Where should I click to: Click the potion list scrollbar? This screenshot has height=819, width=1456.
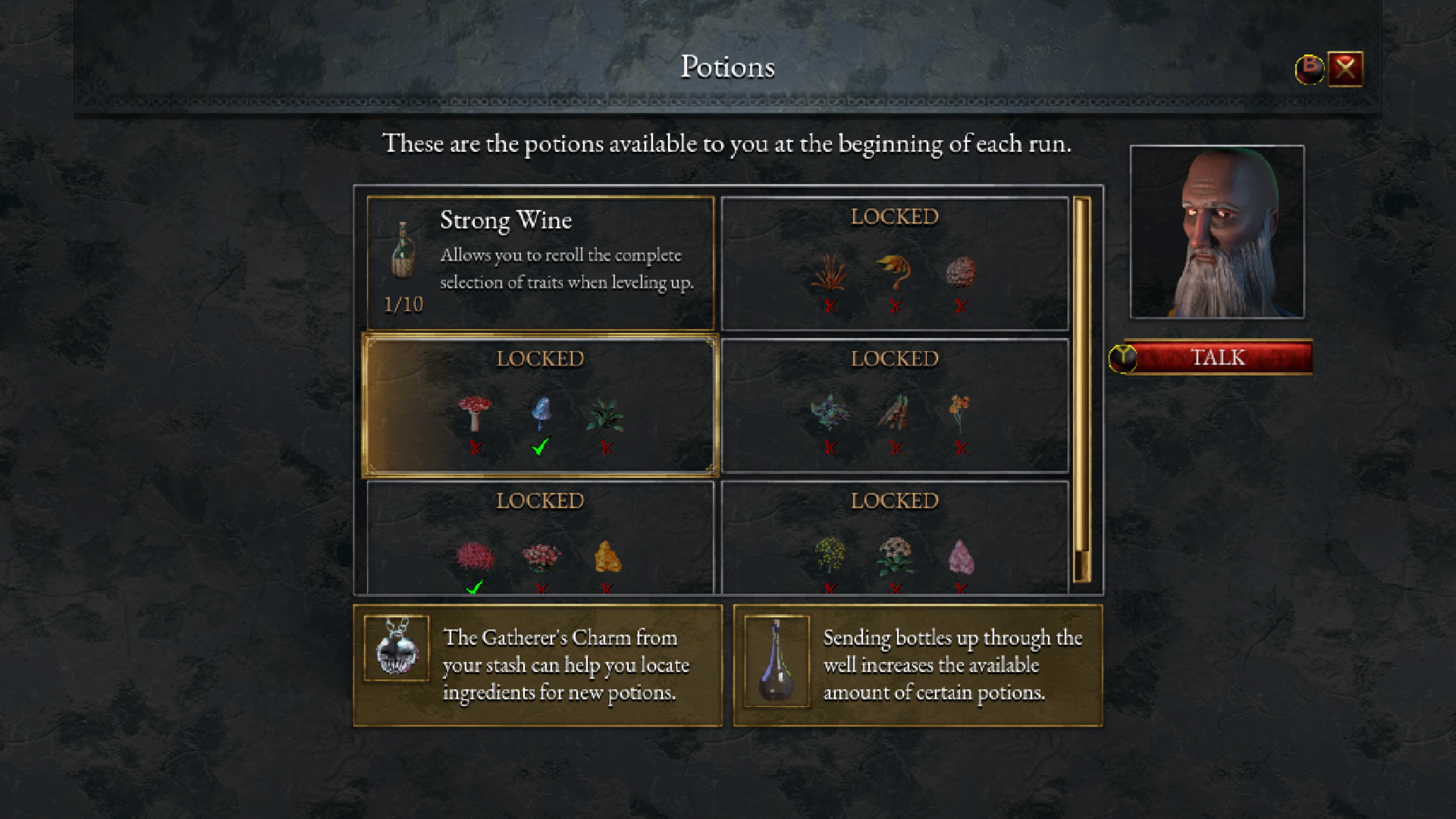(1081, 390)
